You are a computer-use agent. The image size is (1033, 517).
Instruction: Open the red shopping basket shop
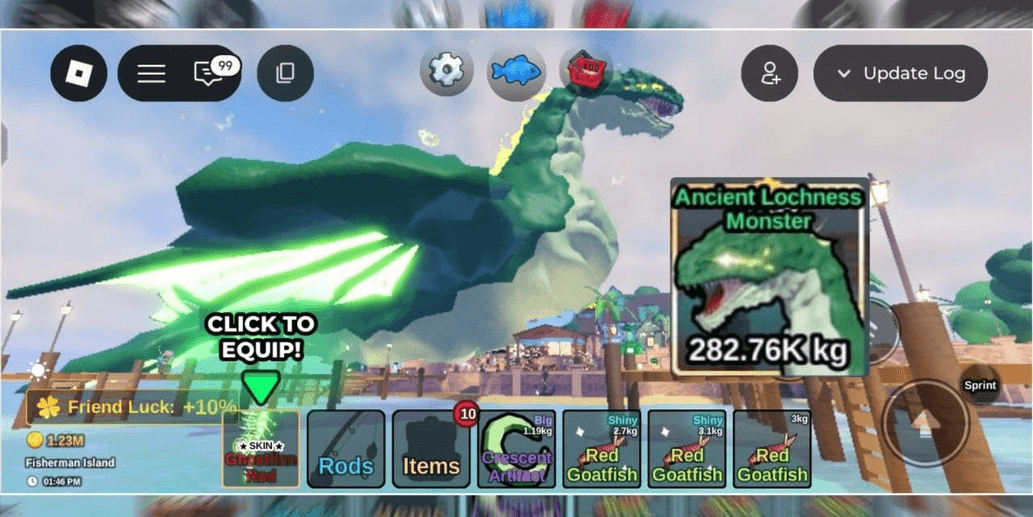pos(584,71)
